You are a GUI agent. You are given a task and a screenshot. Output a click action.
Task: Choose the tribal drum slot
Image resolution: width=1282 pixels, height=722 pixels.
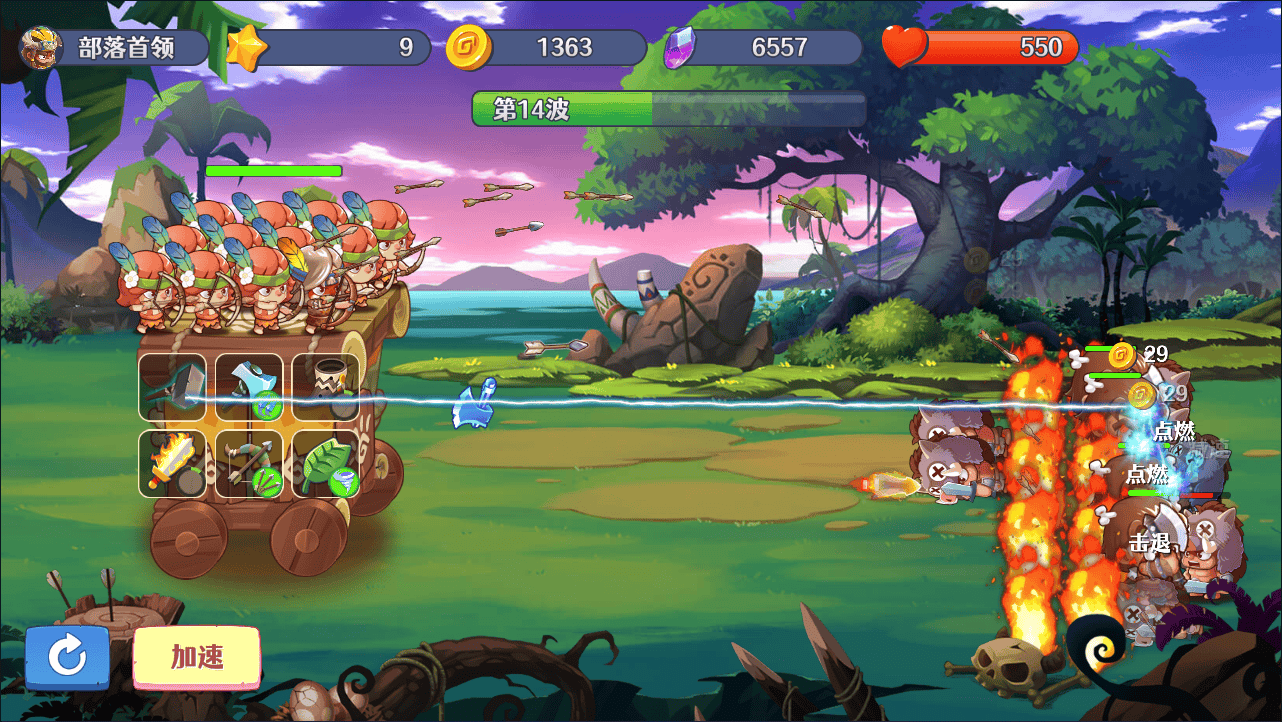click(326, 387)
